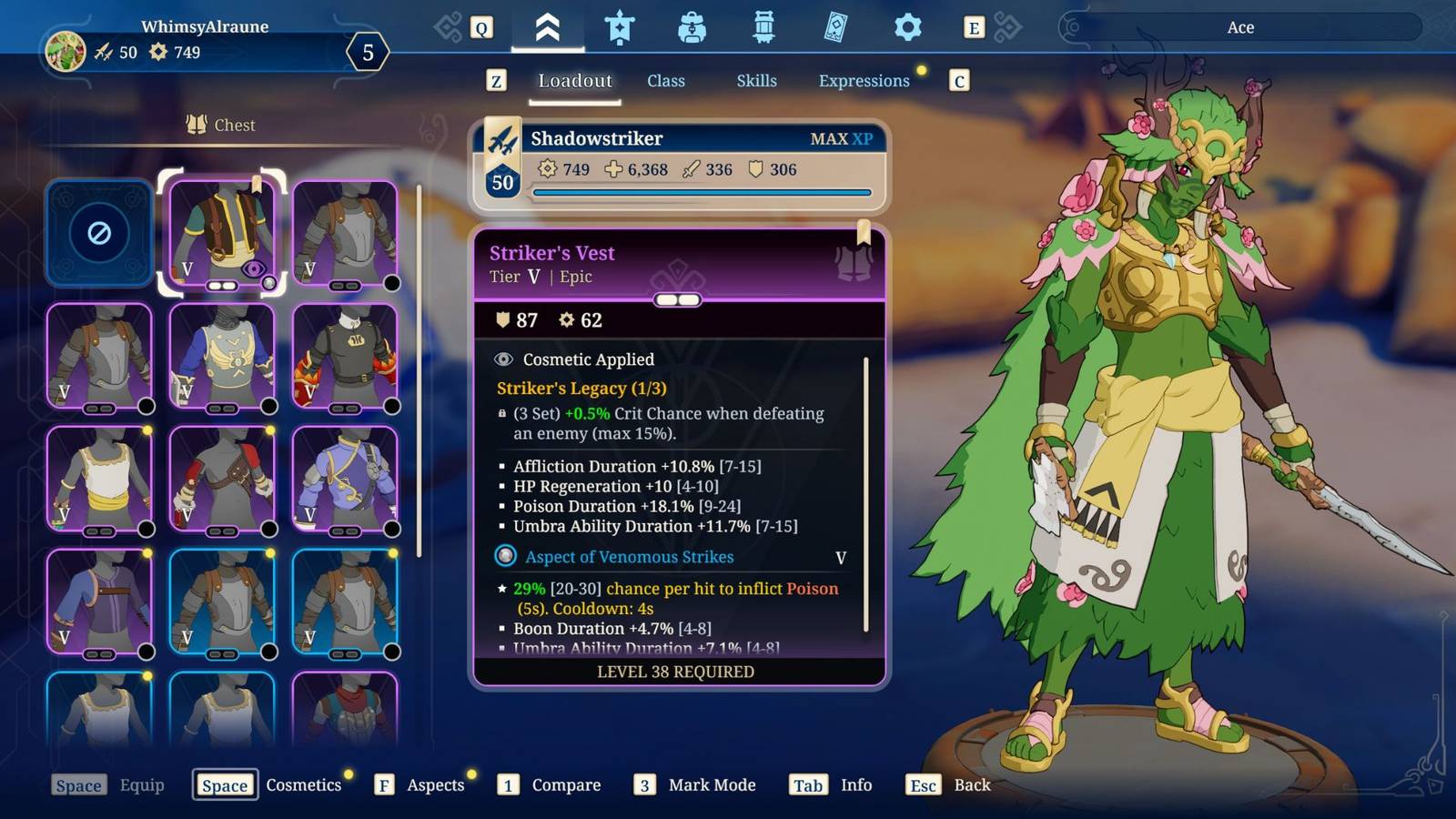Pick the blue tunic with gold eagle emblem
Image resolution: width=1456 pixels, height=819 pixels.
pos(222,356)
